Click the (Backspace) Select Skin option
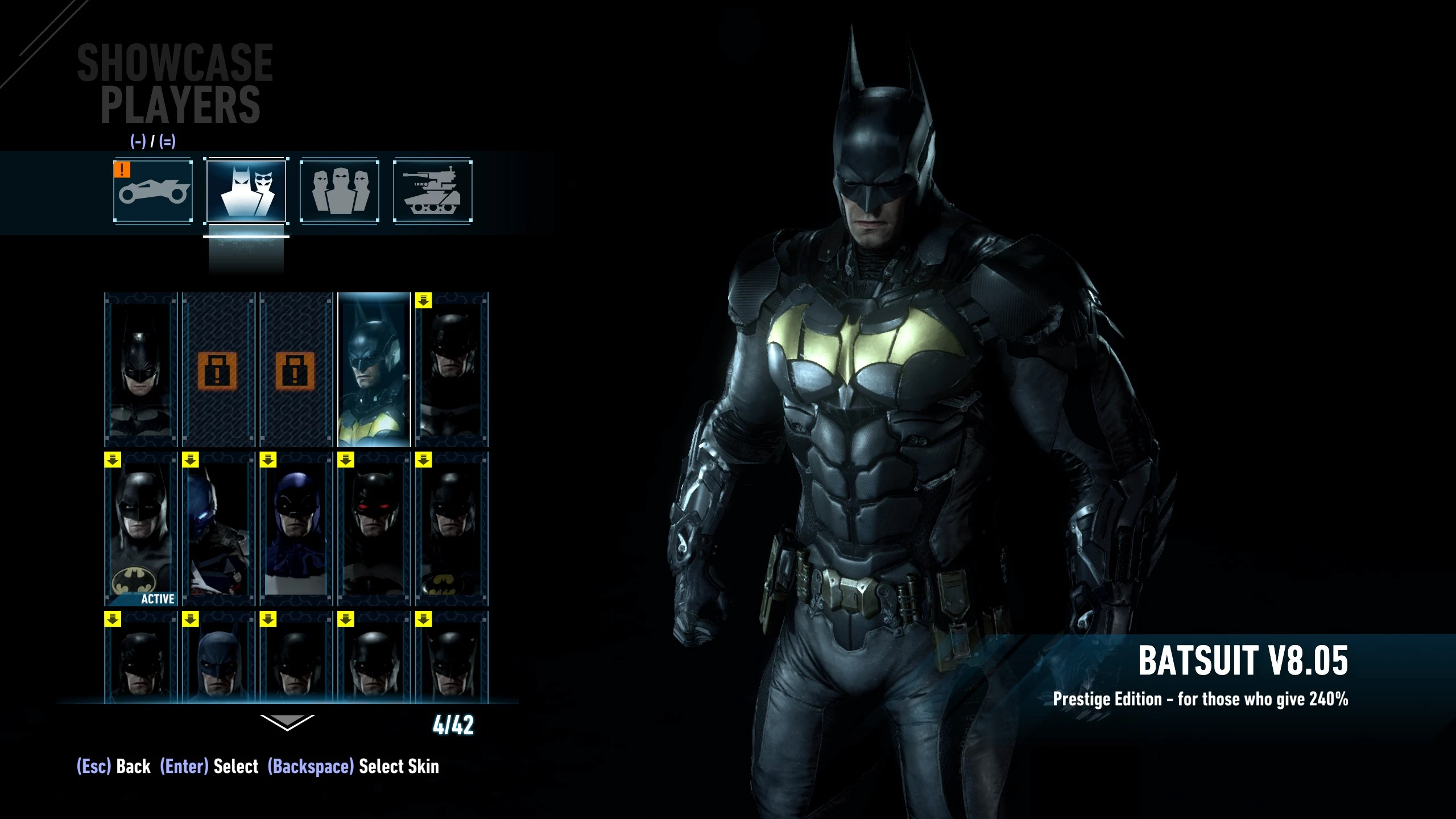This screenshot has width=1456, height=819. pyautogui.click(x=353, y=766)
